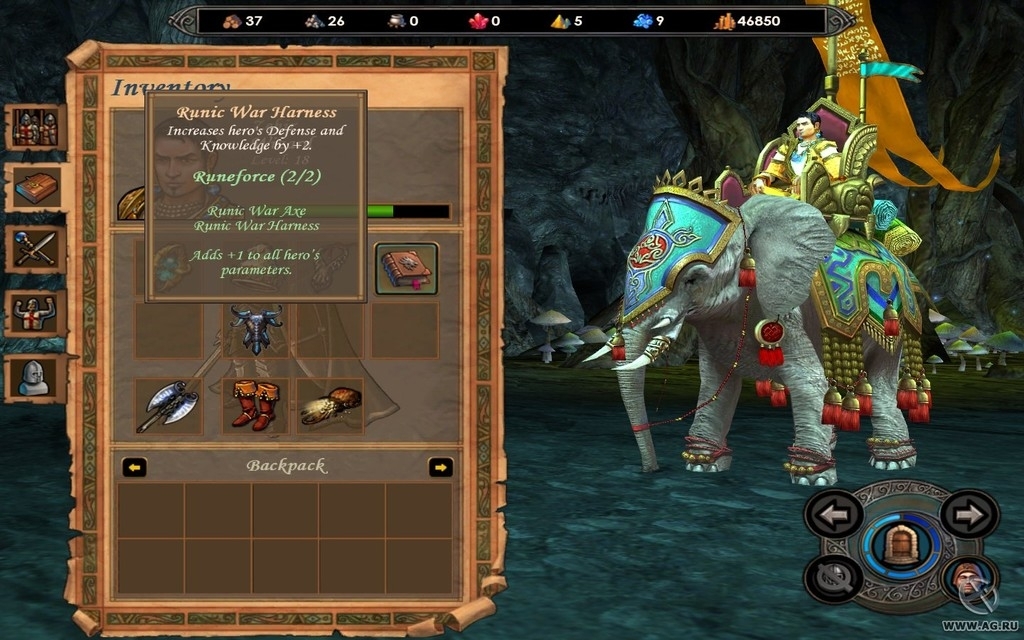The width and height of the screenshot is (1024, 640).
Task: Page the backpack right
Action: (440, 467)
